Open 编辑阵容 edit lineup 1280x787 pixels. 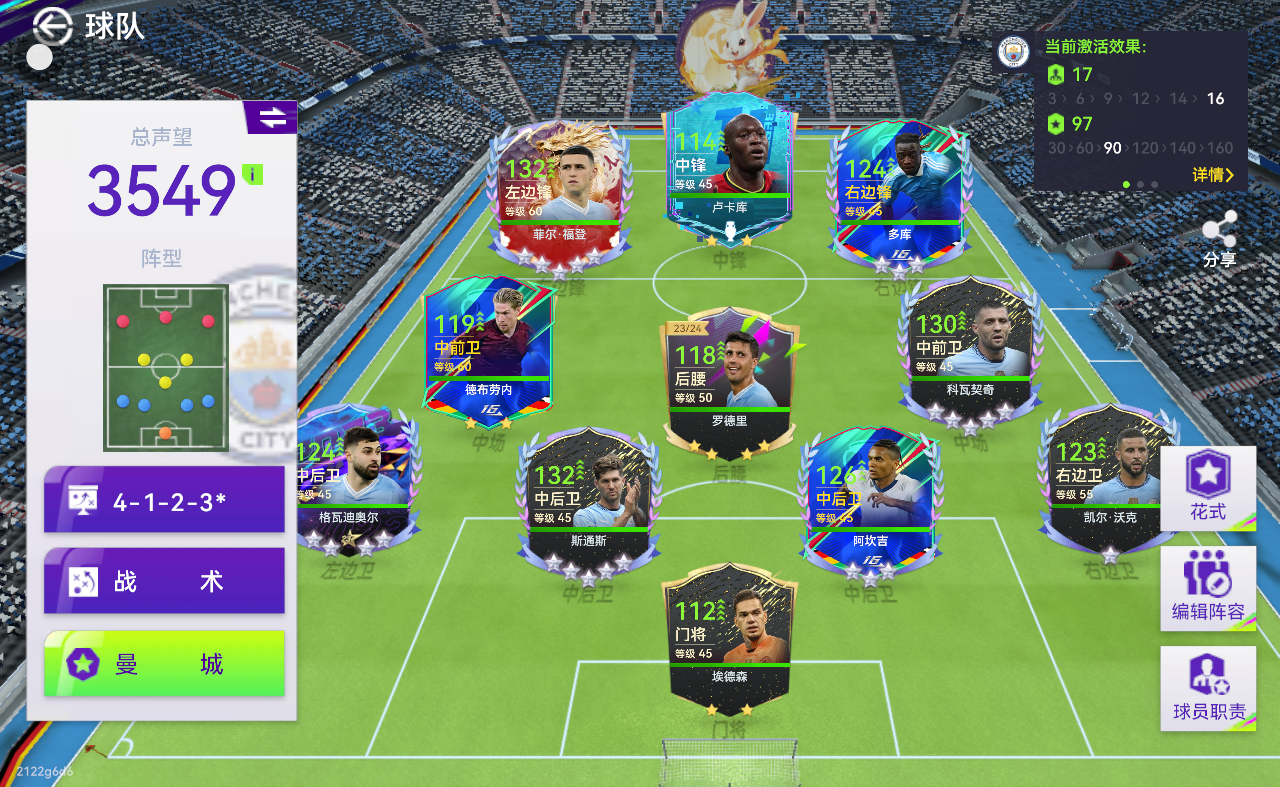[x=1208, y=588]
